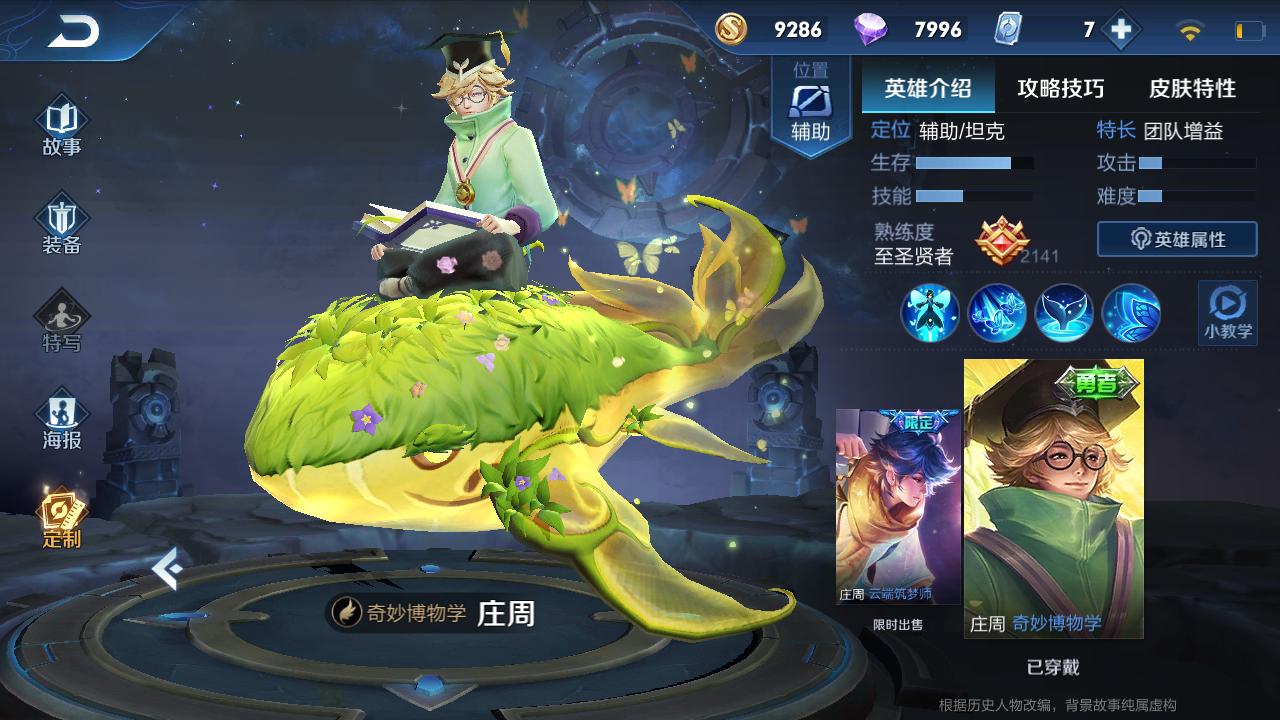
Task: Open the 故事 story section
Action: (62, 127)
